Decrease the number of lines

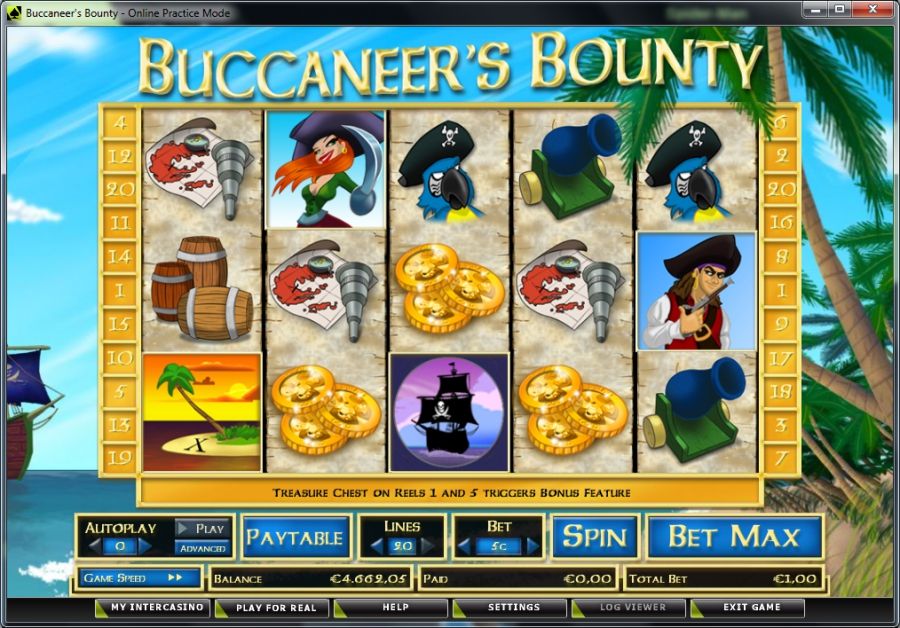(x=376, y=546)
